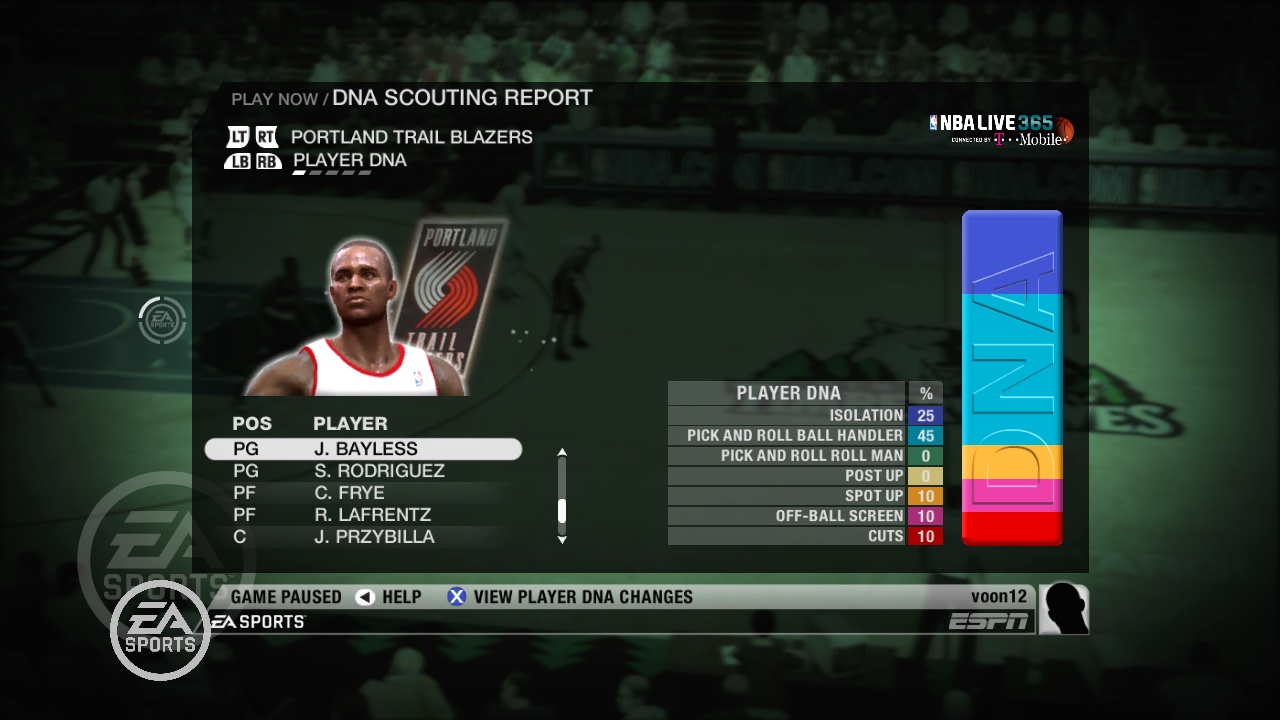Select the Isolation DNA row

(x=805, y=415)
